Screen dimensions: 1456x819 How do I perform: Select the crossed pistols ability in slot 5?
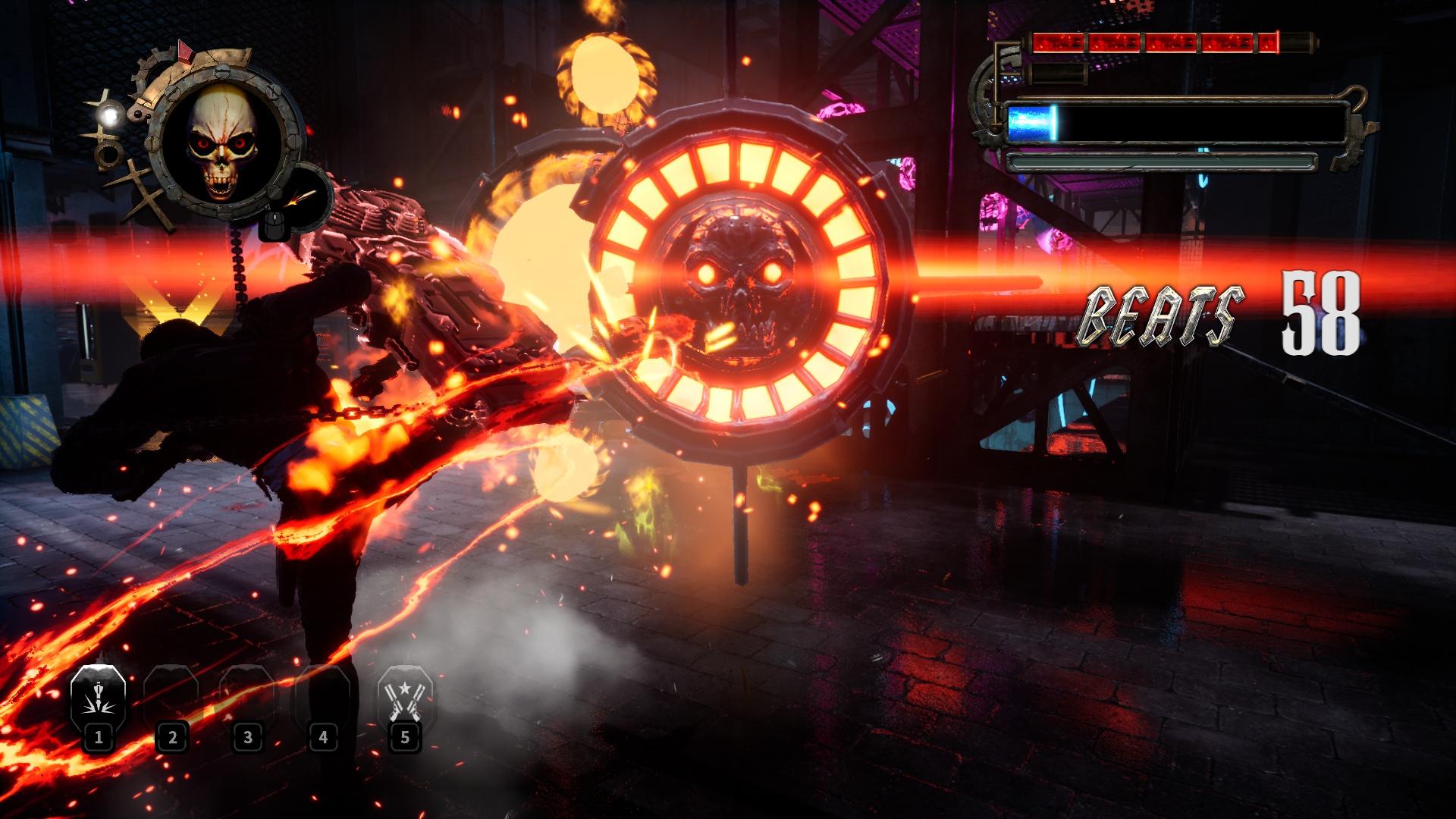405,698
